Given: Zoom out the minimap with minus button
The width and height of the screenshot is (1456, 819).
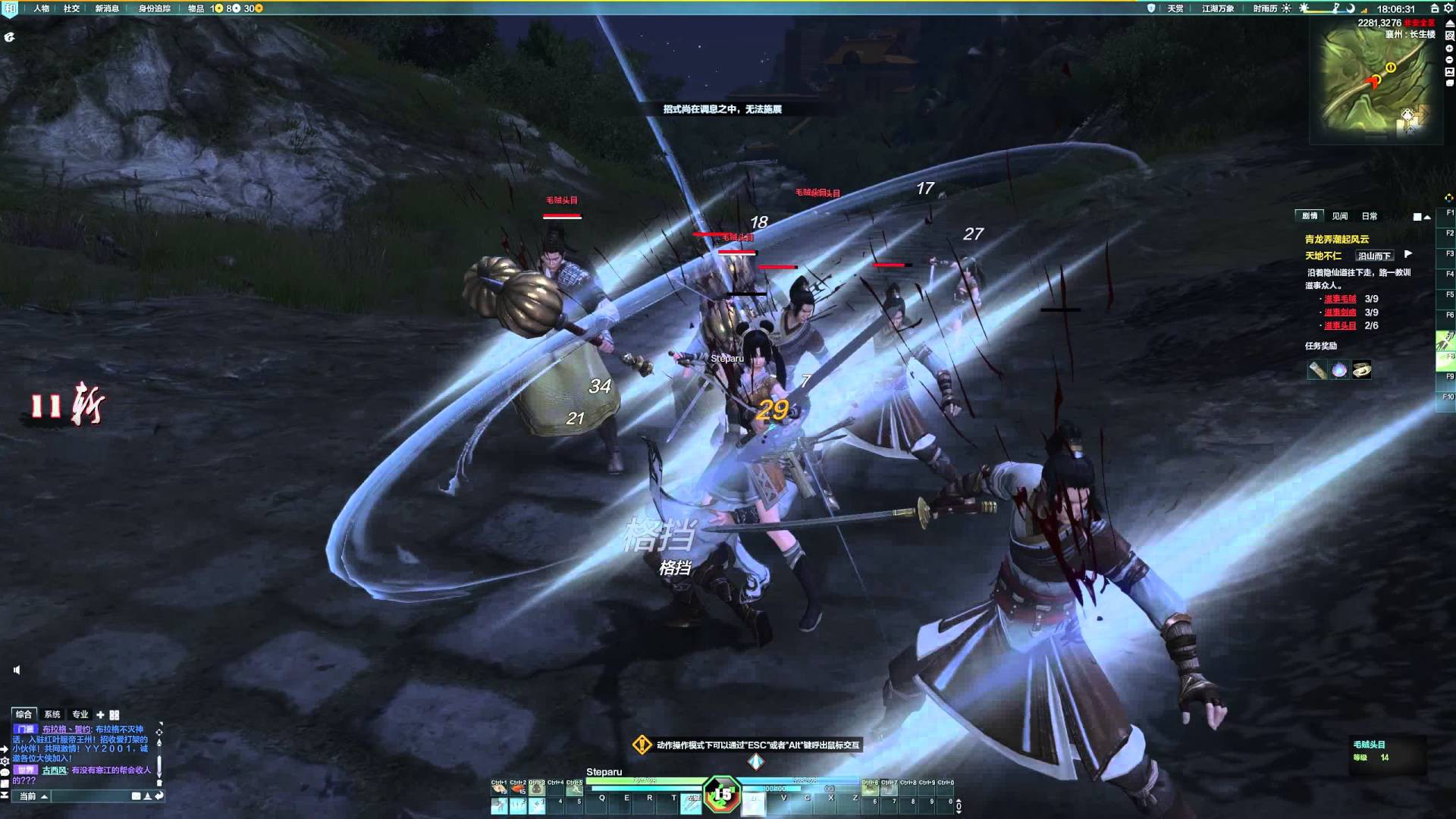Looking at the screenshot, I should (x=1449, y=60).
